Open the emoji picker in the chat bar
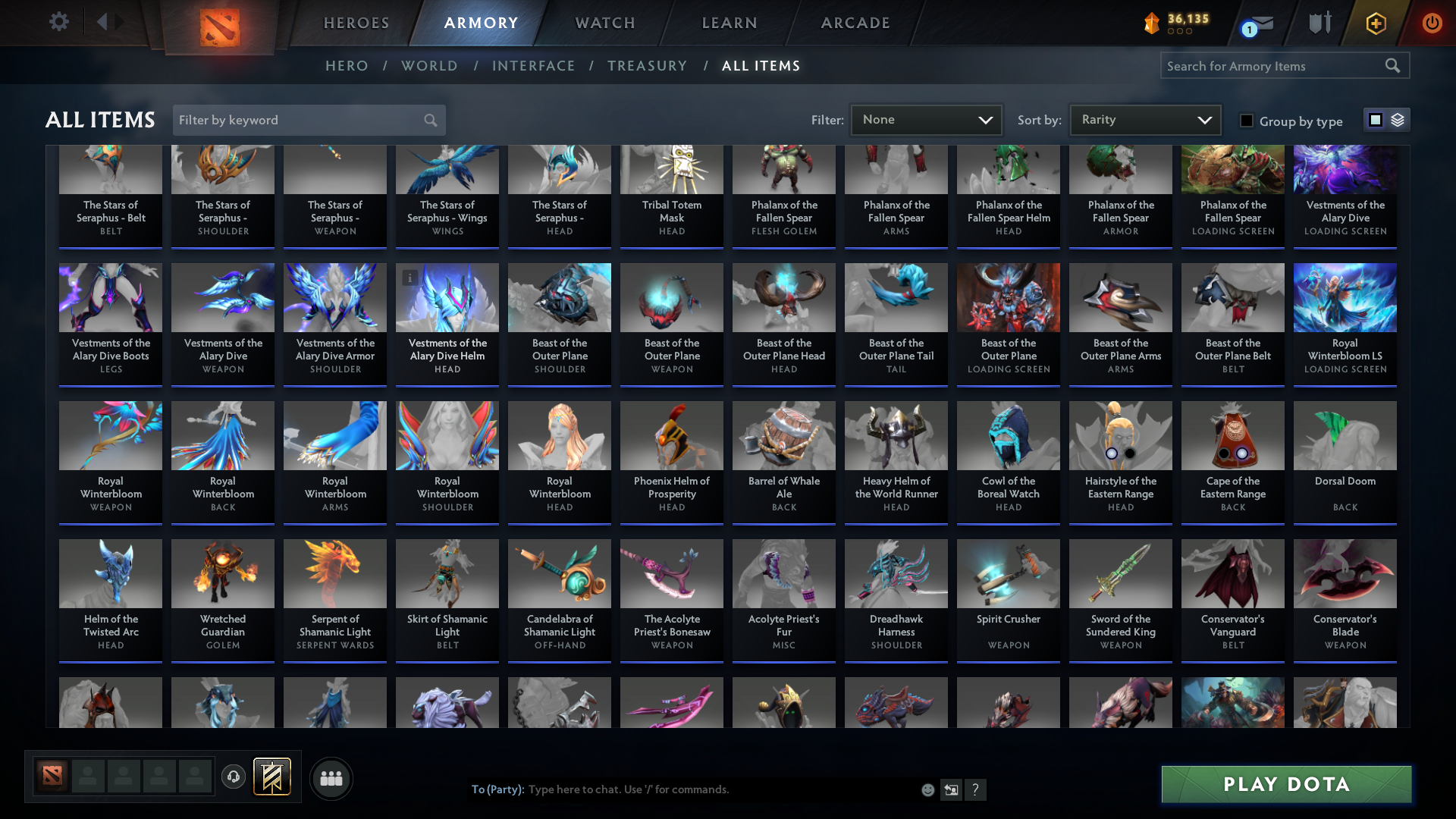 click(927, 789)
